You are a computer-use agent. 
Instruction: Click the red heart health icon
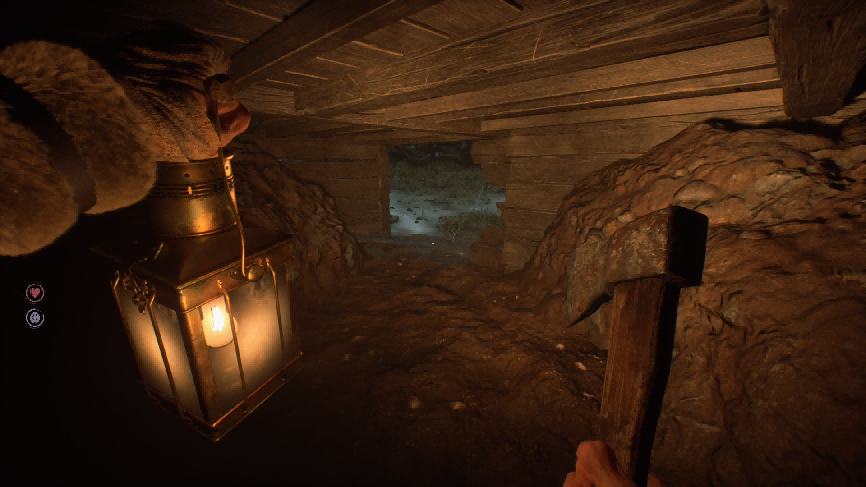[x=35, y=292]
